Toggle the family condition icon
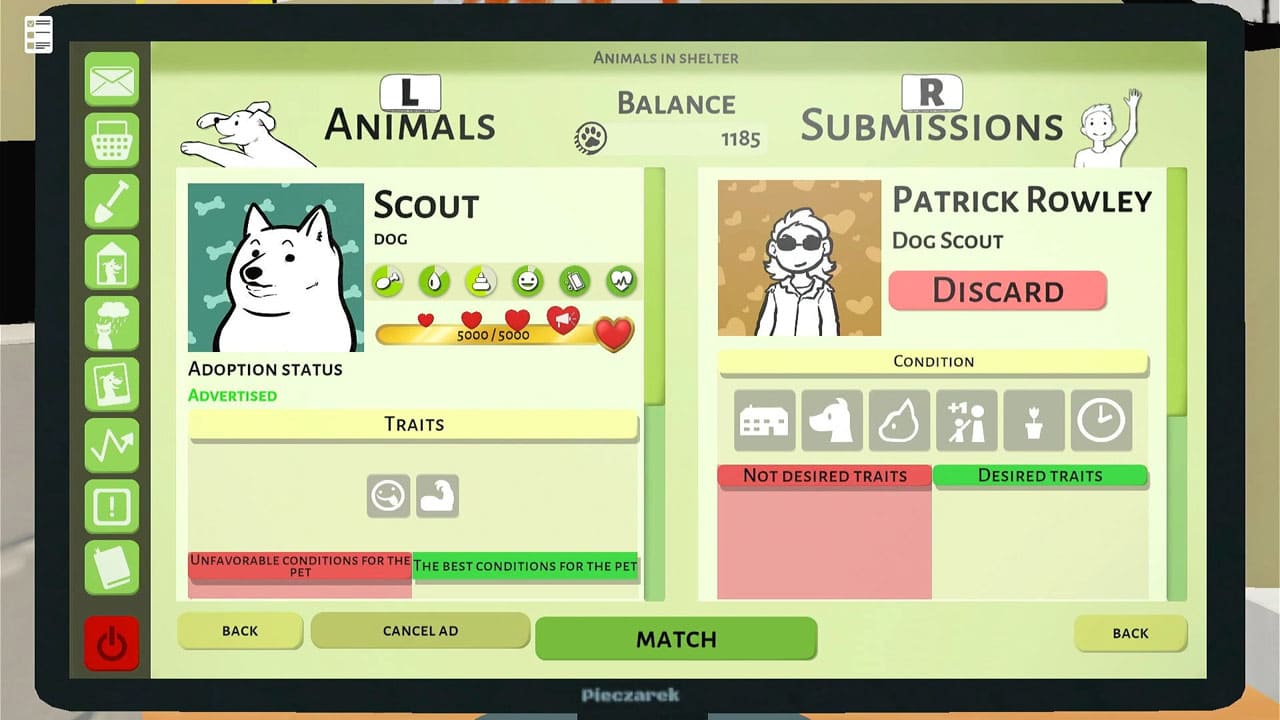The height and width of the screenshot is (720, 1280). [x=967, y=420]
